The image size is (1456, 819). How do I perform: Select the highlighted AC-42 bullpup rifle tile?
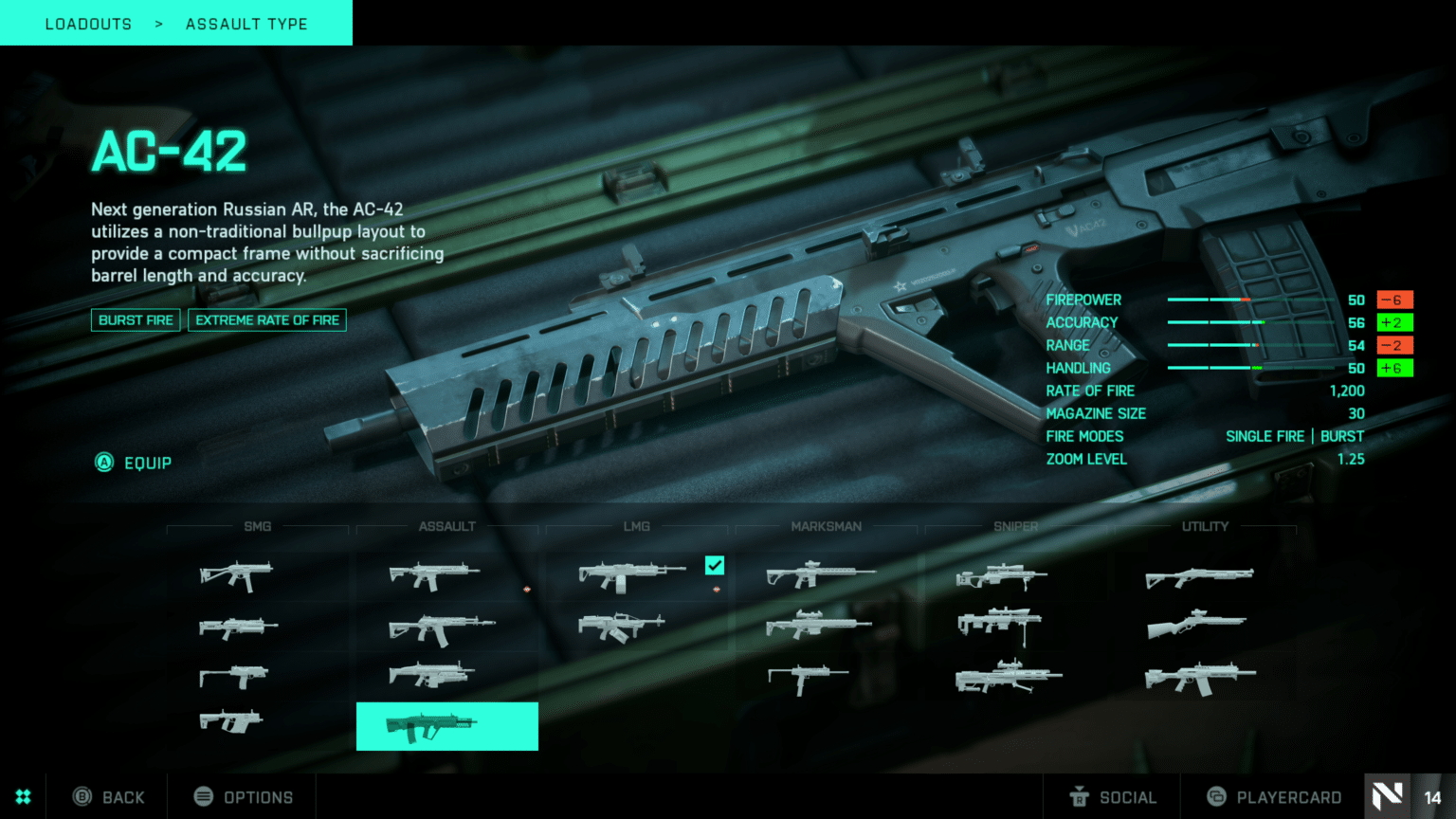(x=446, y=726)
